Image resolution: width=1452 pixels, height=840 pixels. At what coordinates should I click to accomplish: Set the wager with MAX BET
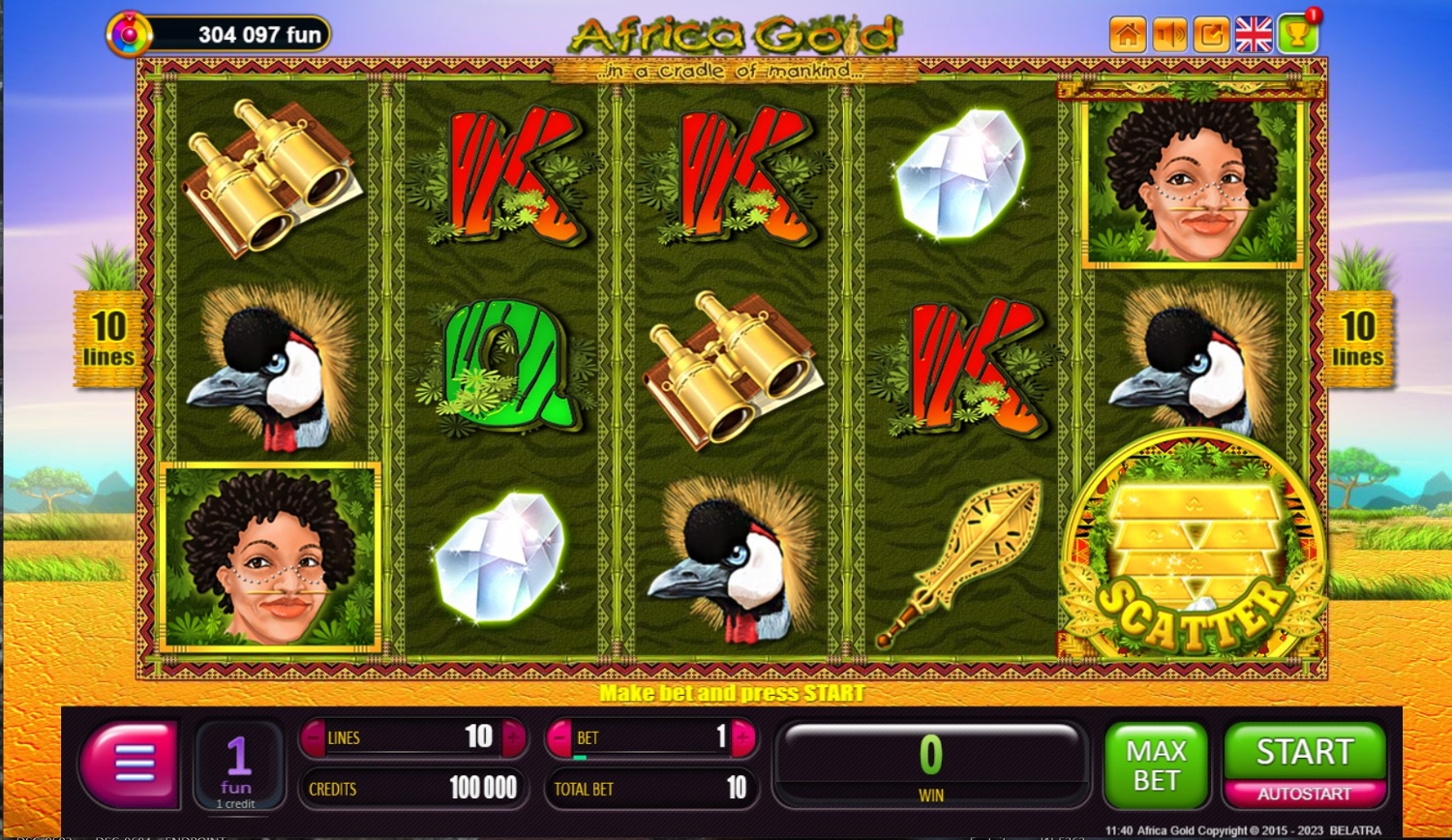coord(1156,765)
